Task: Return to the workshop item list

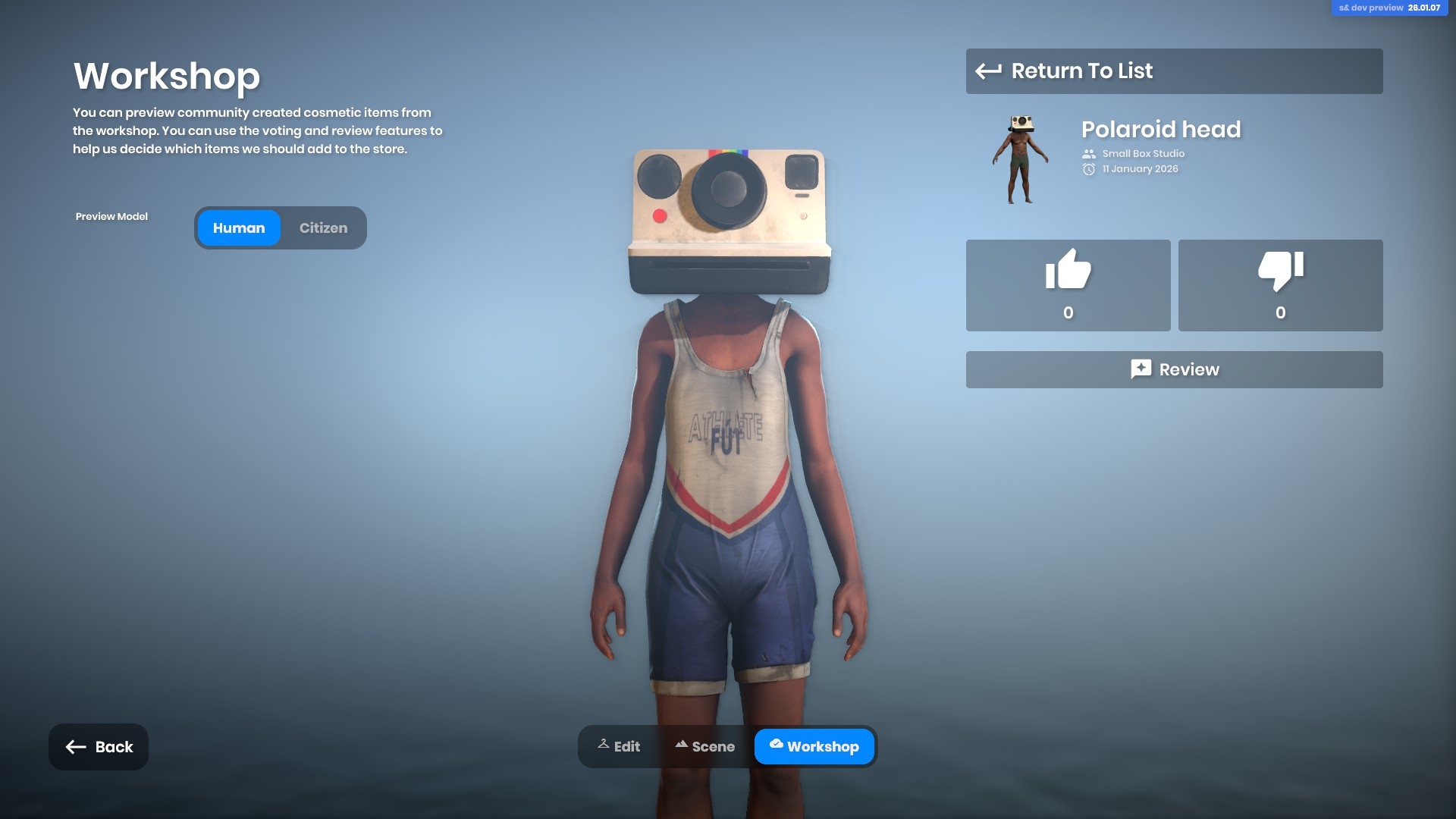Action: click(x=1173, y=71)
